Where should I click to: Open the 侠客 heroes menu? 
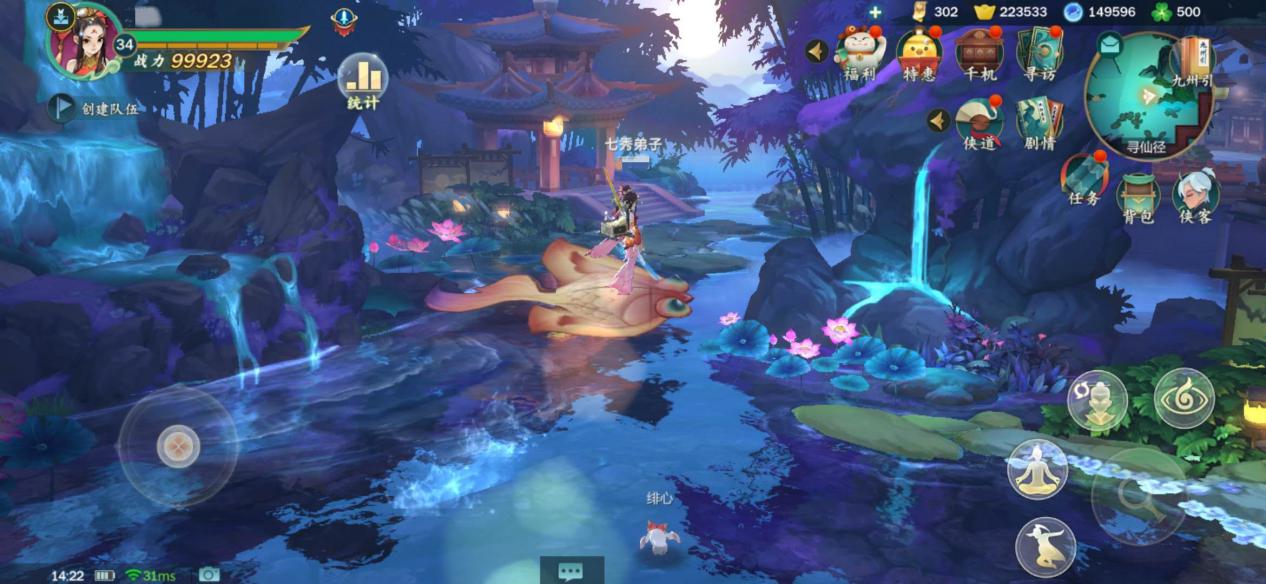click(x=1194, y=196)
